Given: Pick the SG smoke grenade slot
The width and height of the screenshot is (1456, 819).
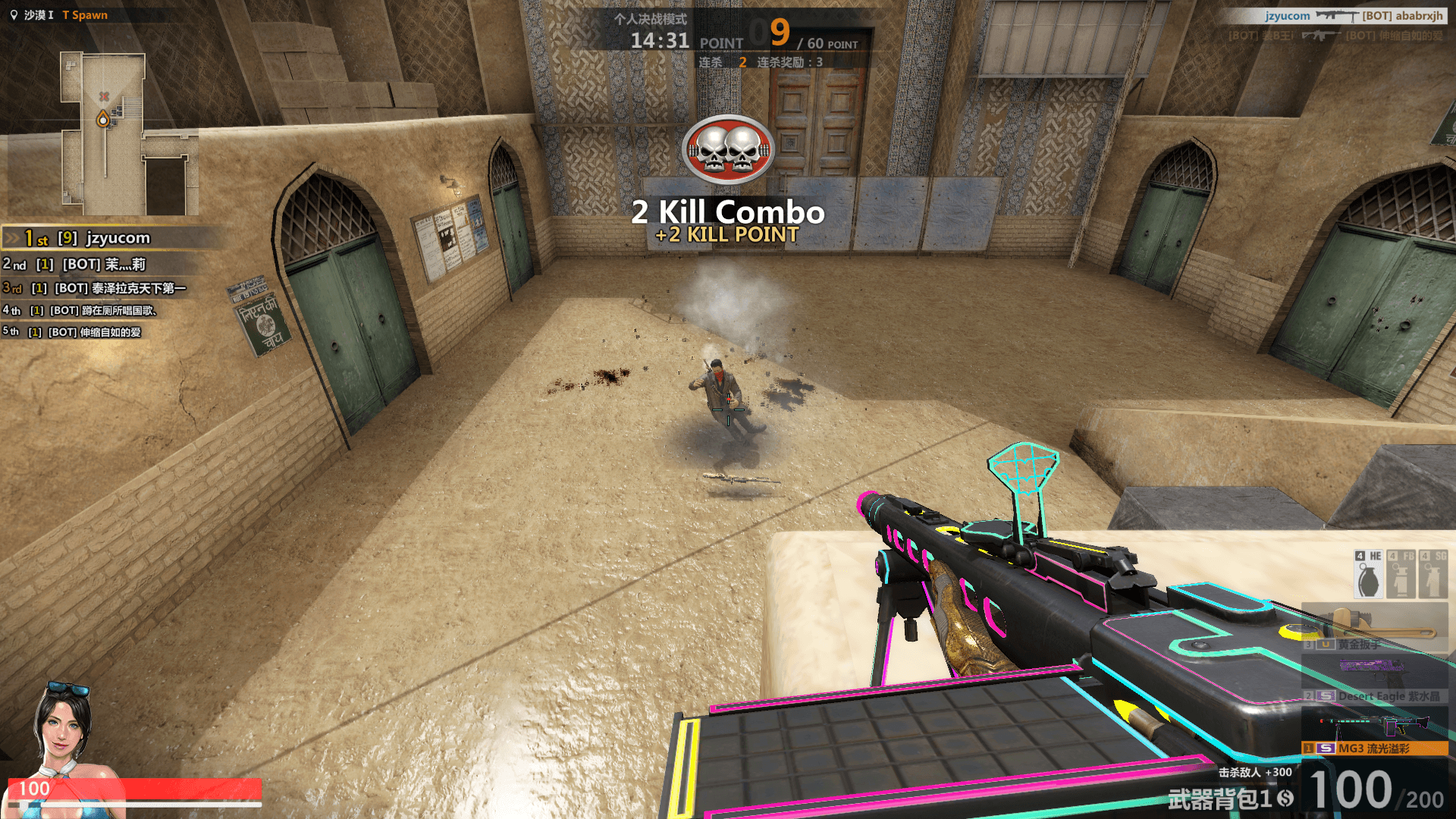Looking at the screenshot, I should tap(1432, 575).
